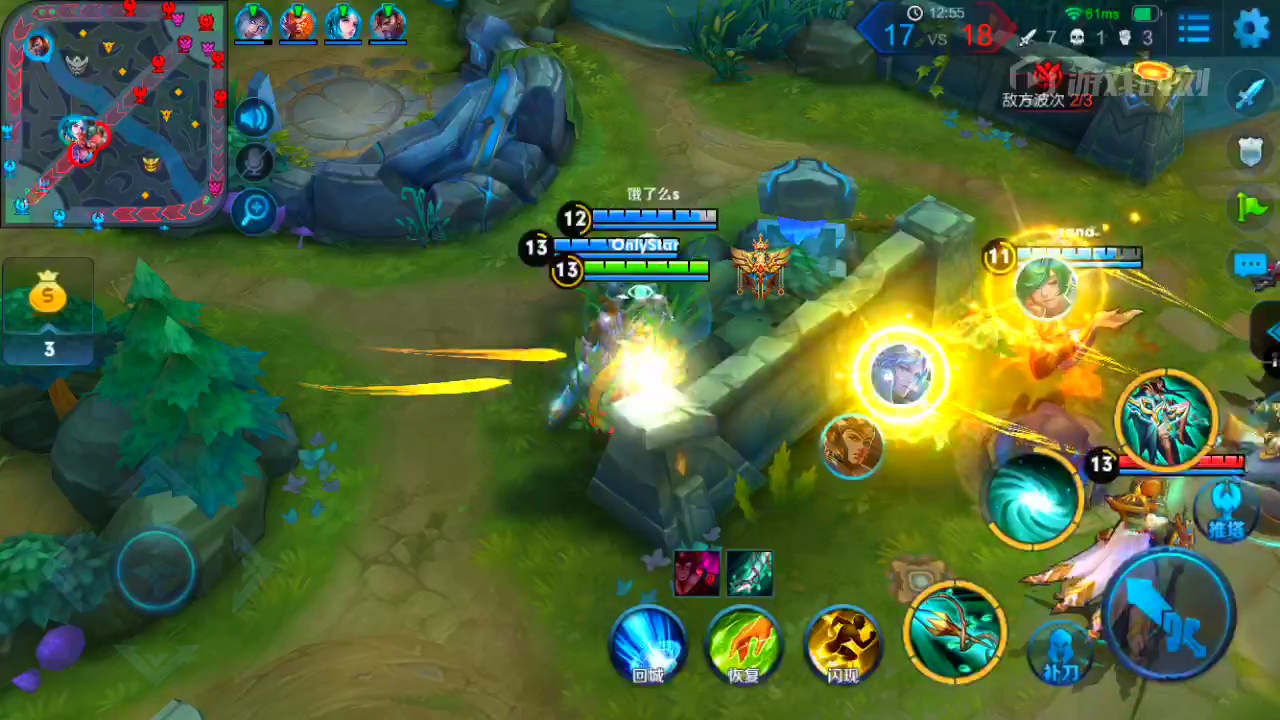Open the gold coin shop
This screenshot has width=1280, height=720.
tap(48, 297)
